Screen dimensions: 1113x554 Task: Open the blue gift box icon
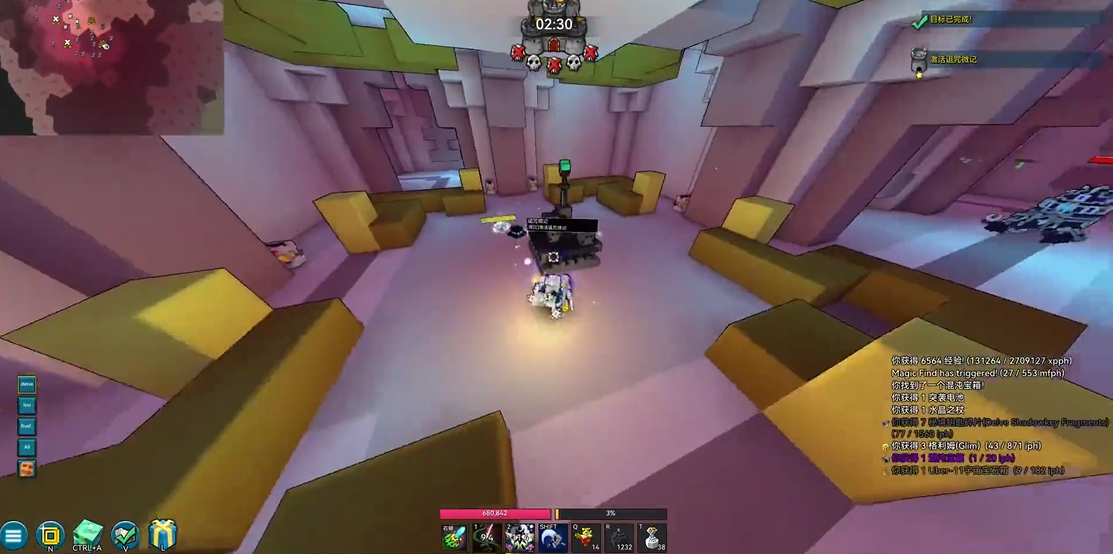click(163, 535)
